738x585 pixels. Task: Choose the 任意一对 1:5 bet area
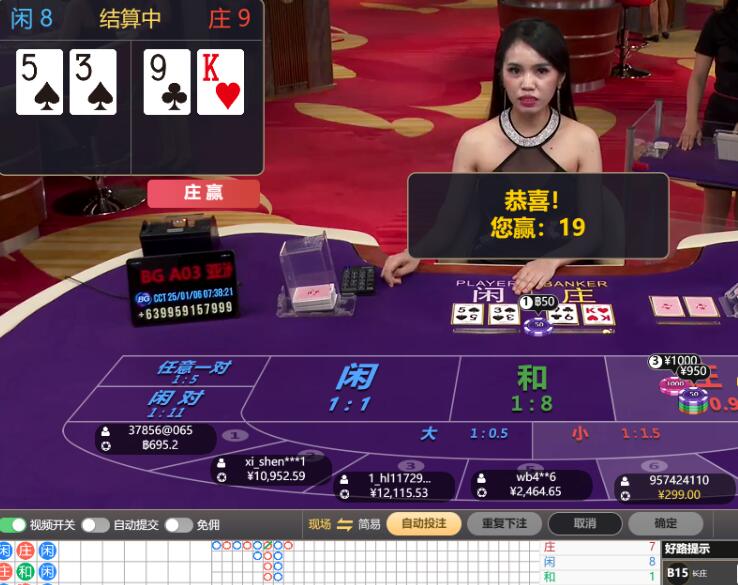[192, 372]
